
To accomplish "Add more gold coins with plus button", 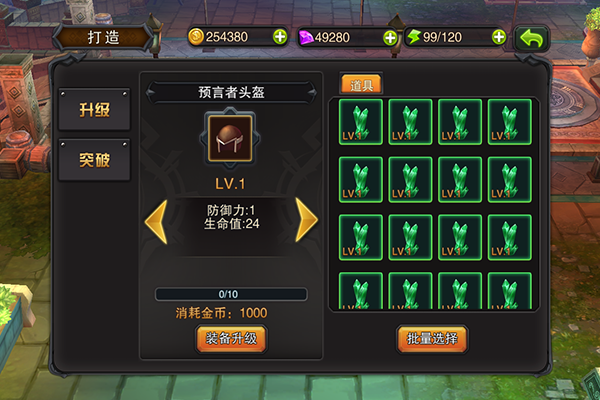I will tap(280, 37).
